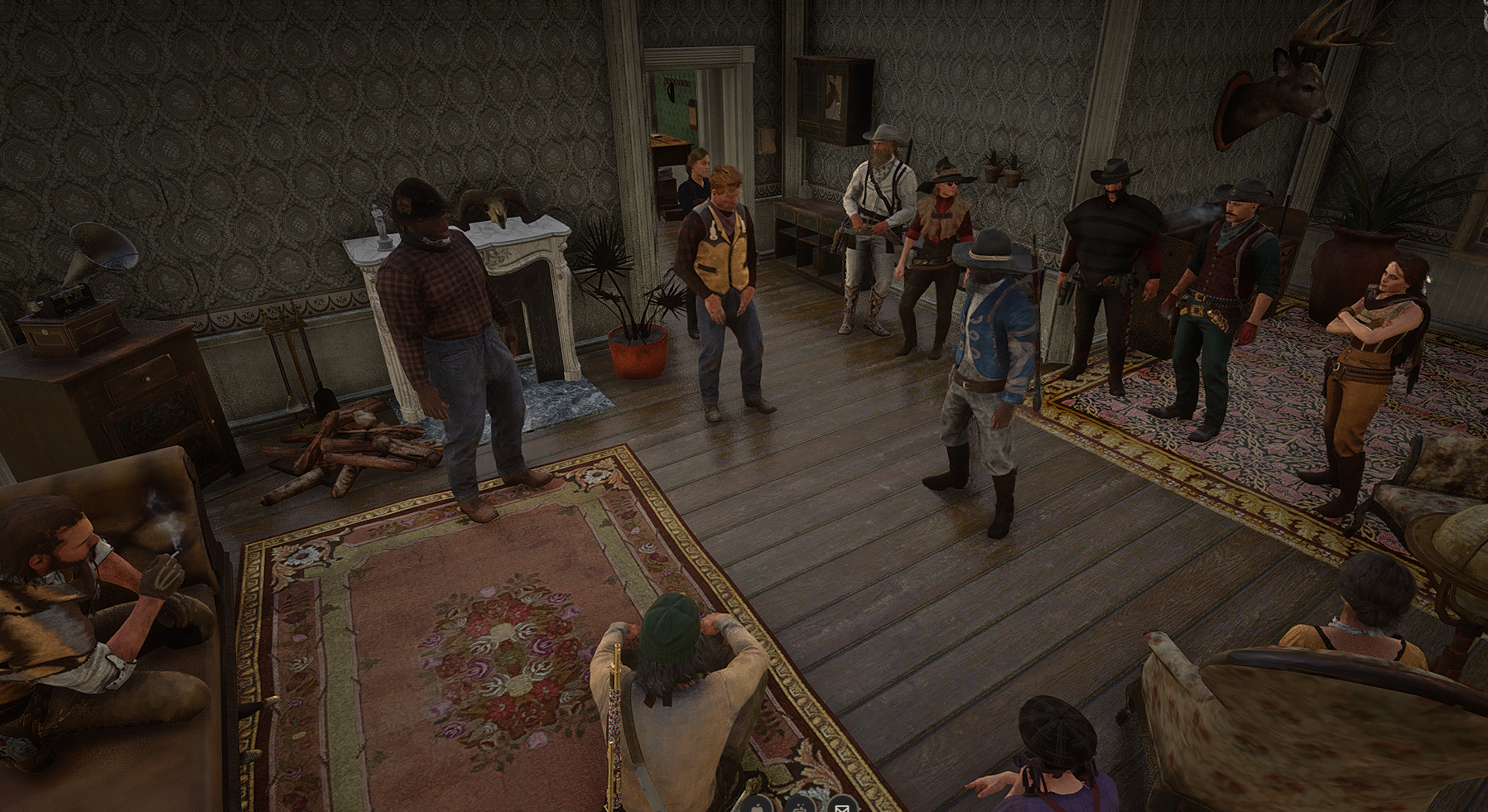Open the mail envelope icon
Screen dimensions: 1488x812
842,805
